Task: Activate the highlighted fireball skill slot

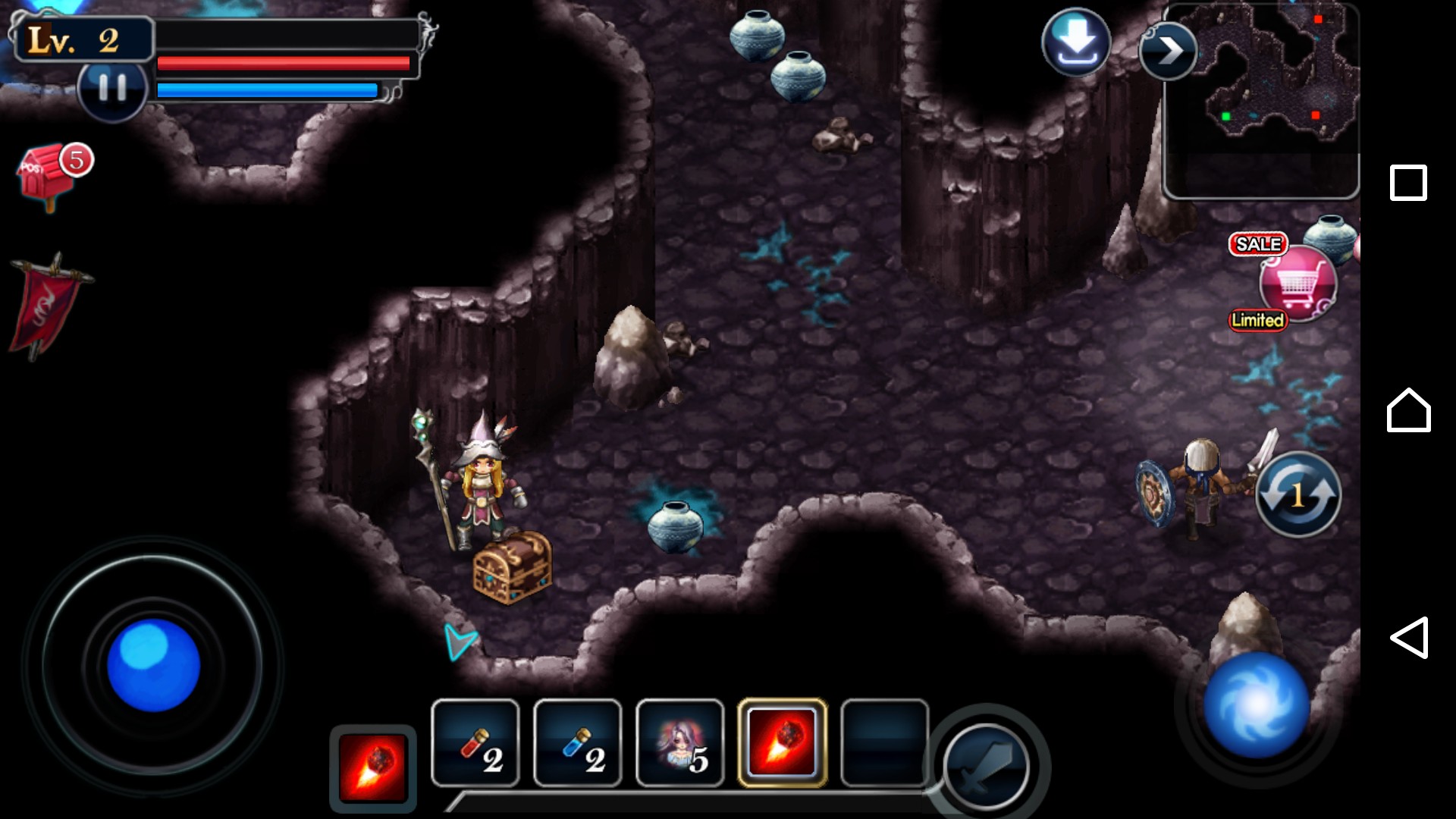Action: coord(782,743)
